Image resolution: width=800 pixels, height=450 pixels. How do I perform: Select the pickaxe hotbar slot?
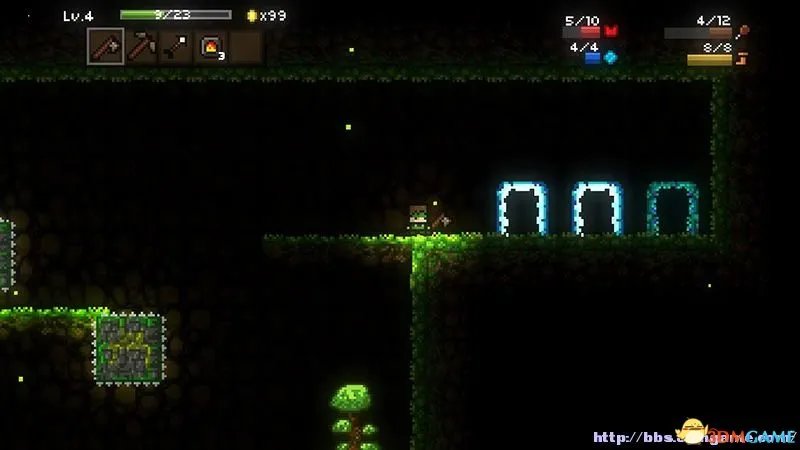tap(141, 46)
